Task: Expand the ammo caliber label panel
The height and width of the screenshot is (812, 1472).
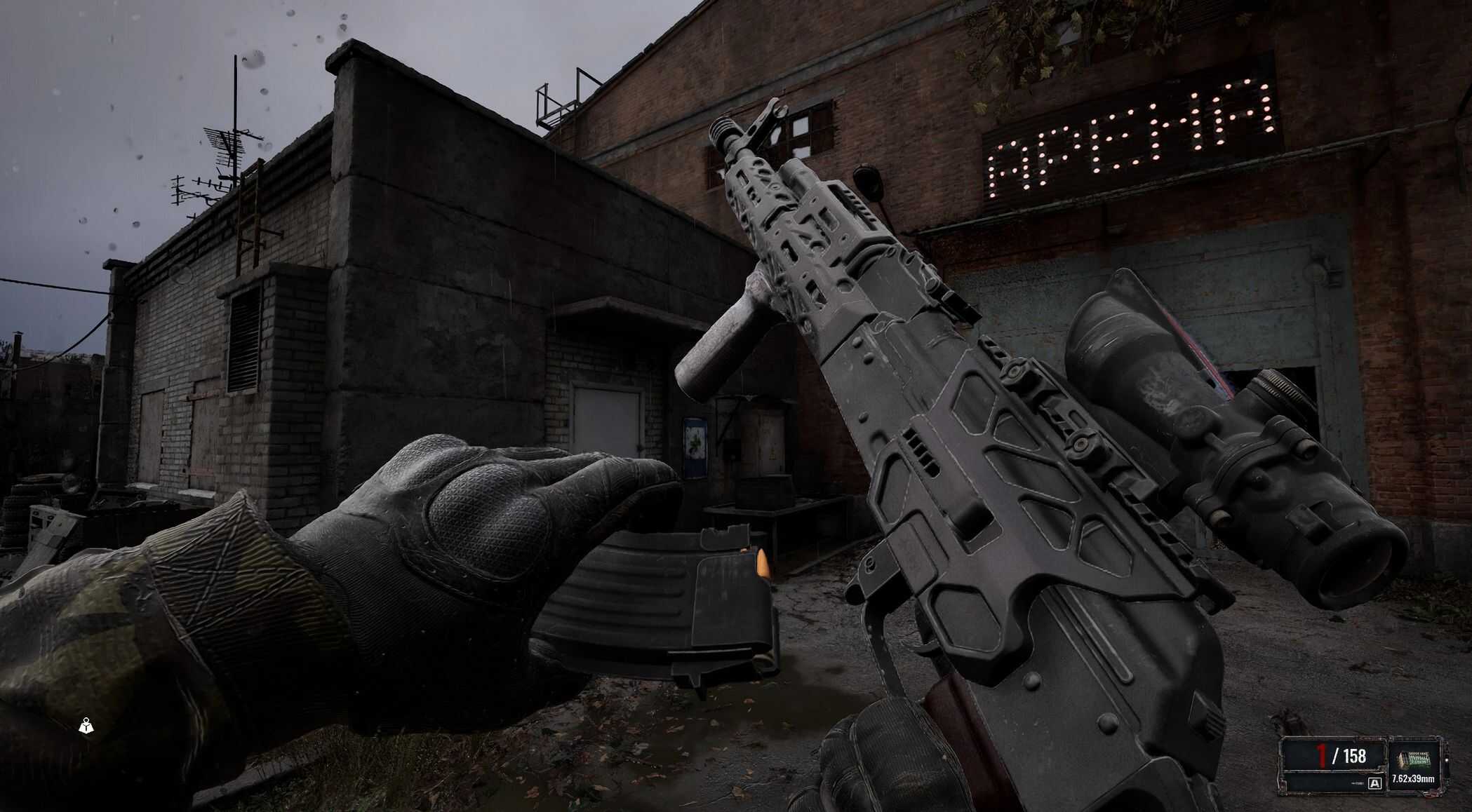Action: click(1412, 778)
